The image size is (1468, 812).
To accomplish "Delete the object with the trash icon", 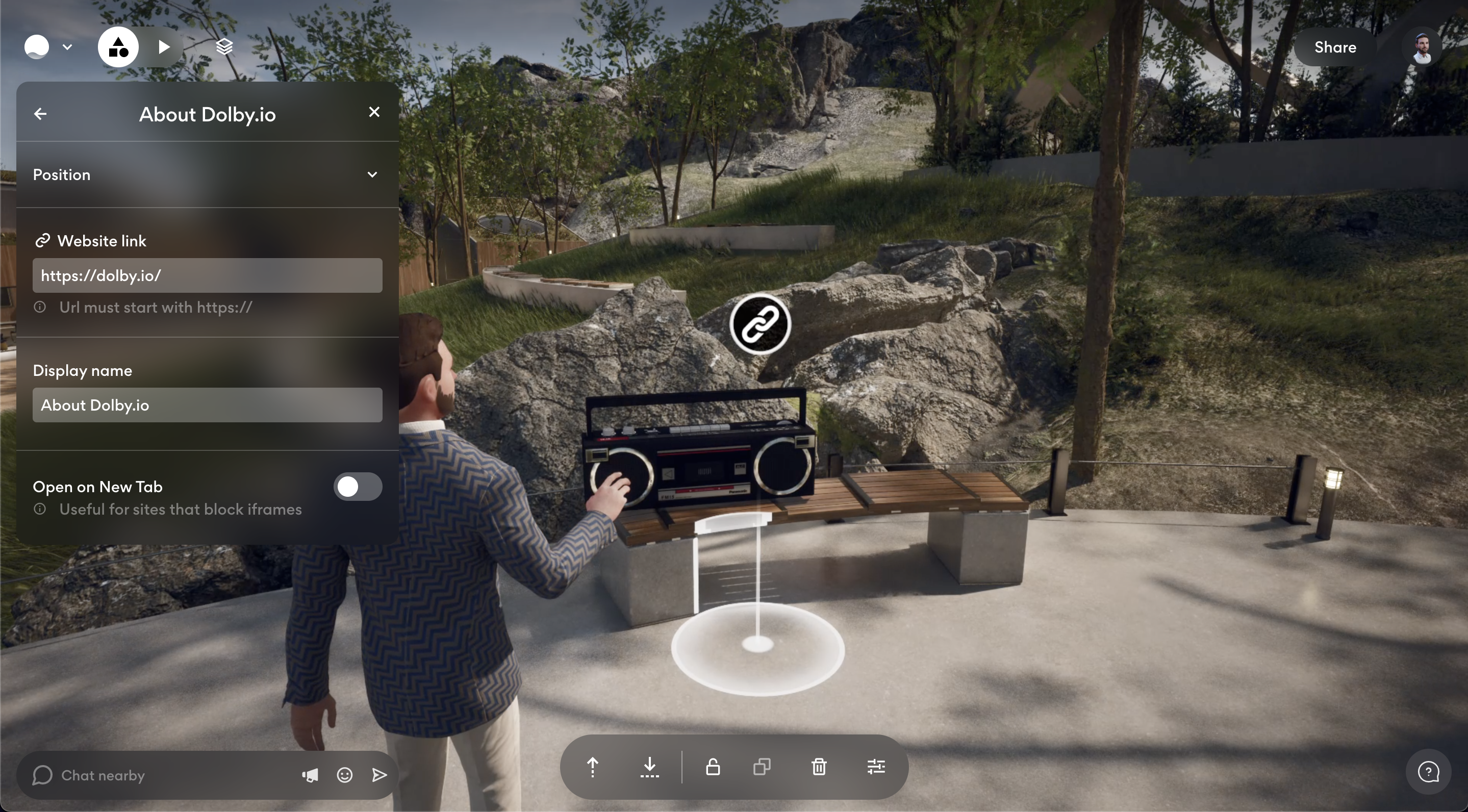I will [819, 767].
